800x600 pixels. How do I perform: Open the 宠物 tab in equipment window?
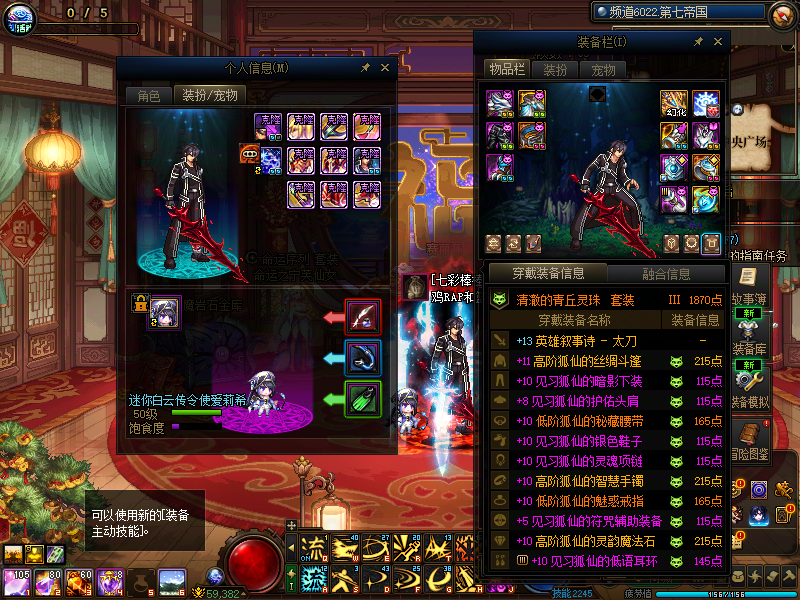(x=603, y=70)
